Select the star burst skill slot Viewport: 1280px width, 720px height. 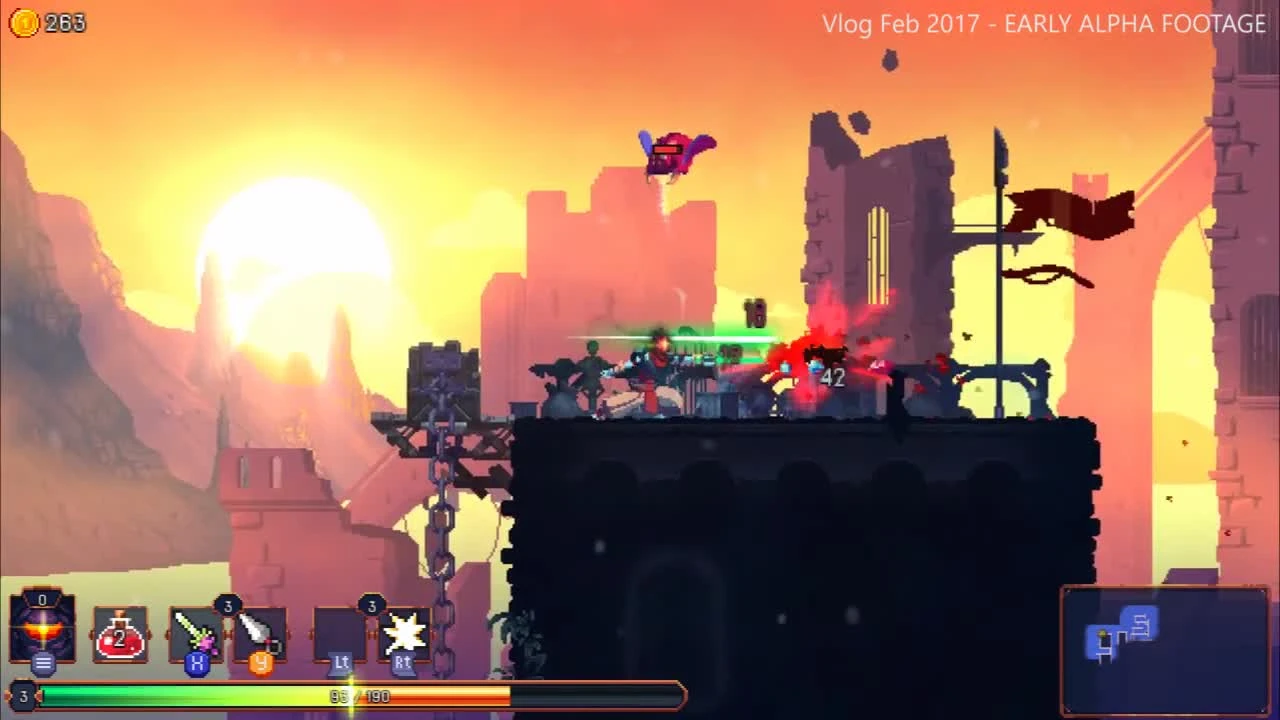403,630
